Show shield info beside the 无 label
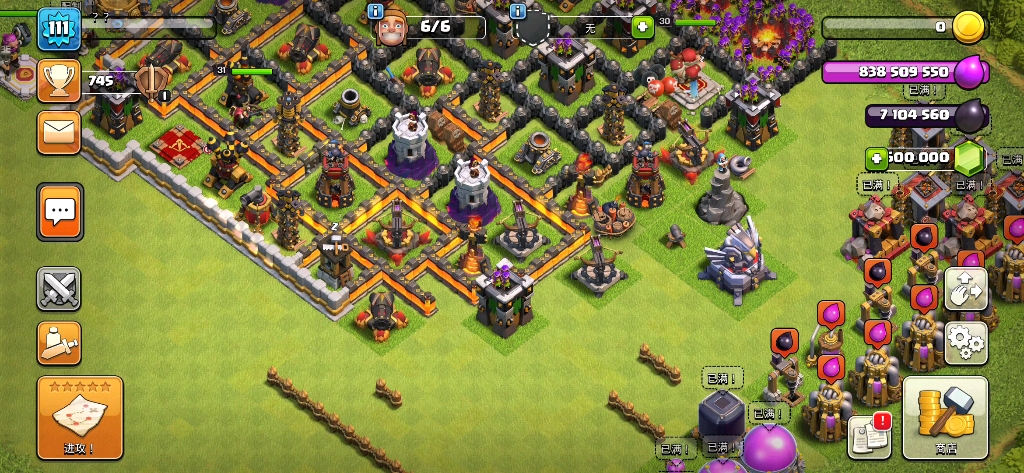 pos(518,11)
